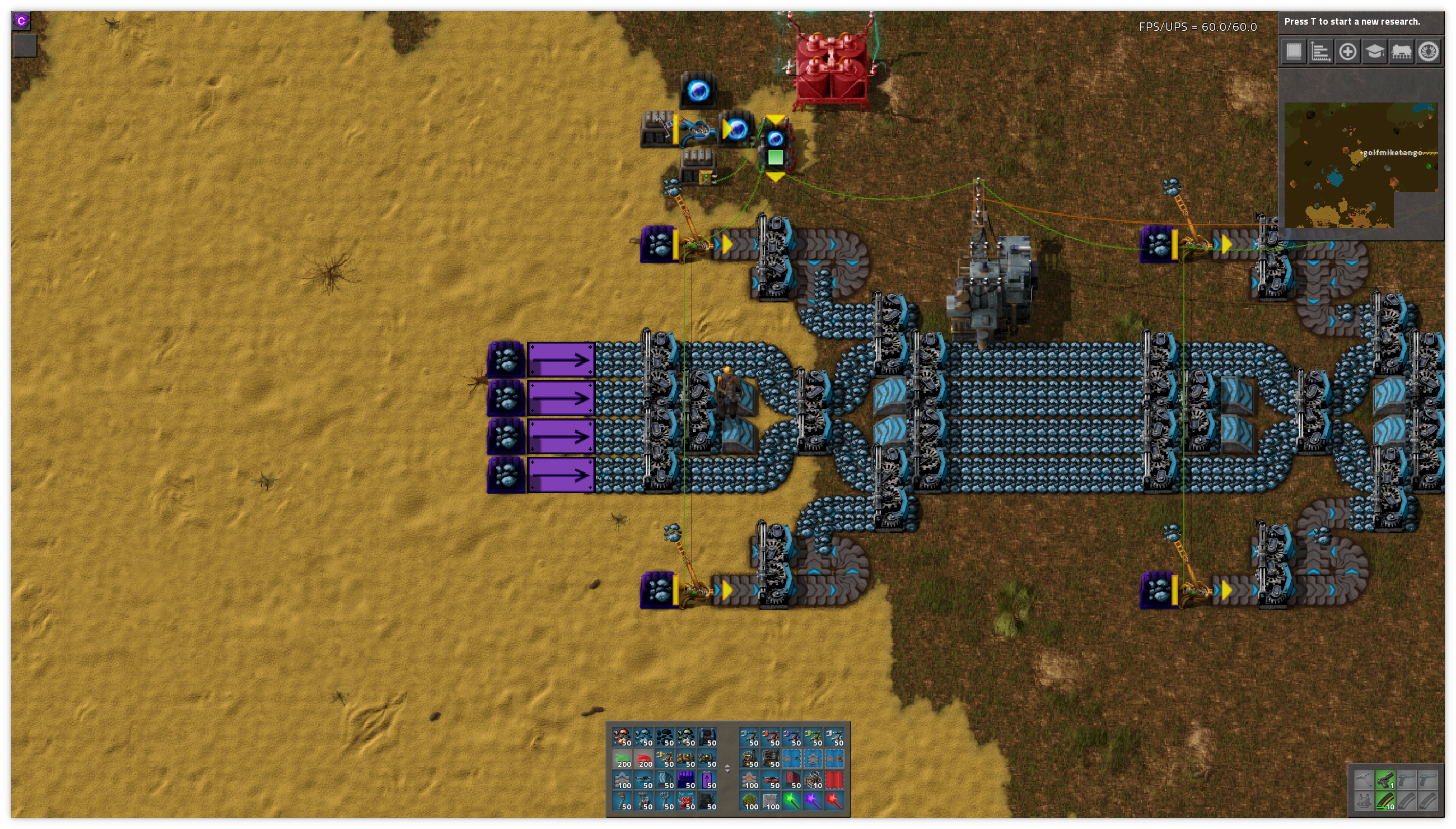
Task: Select the copper ore hotbar slot
Action: click(x=622, y=737)
